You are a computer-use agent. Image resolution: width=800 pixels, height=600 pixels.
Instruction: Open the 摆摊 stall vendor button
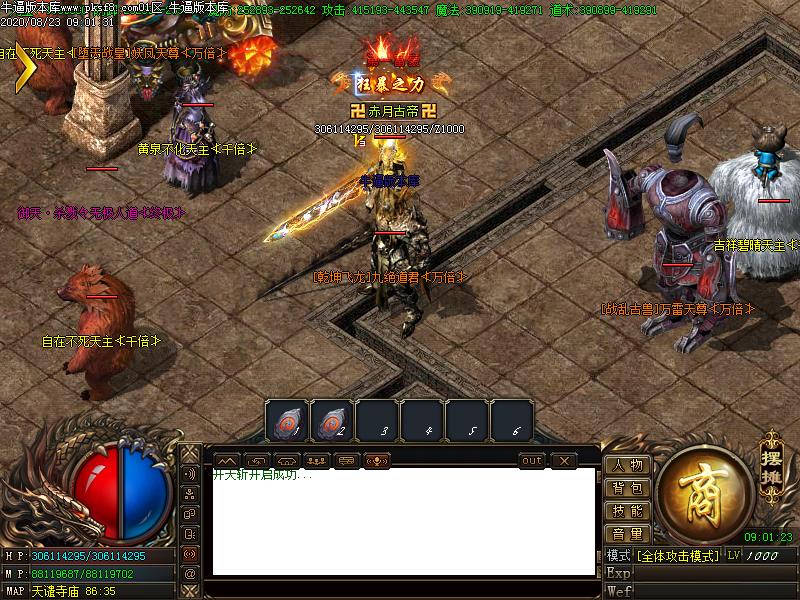coord(770,459)
